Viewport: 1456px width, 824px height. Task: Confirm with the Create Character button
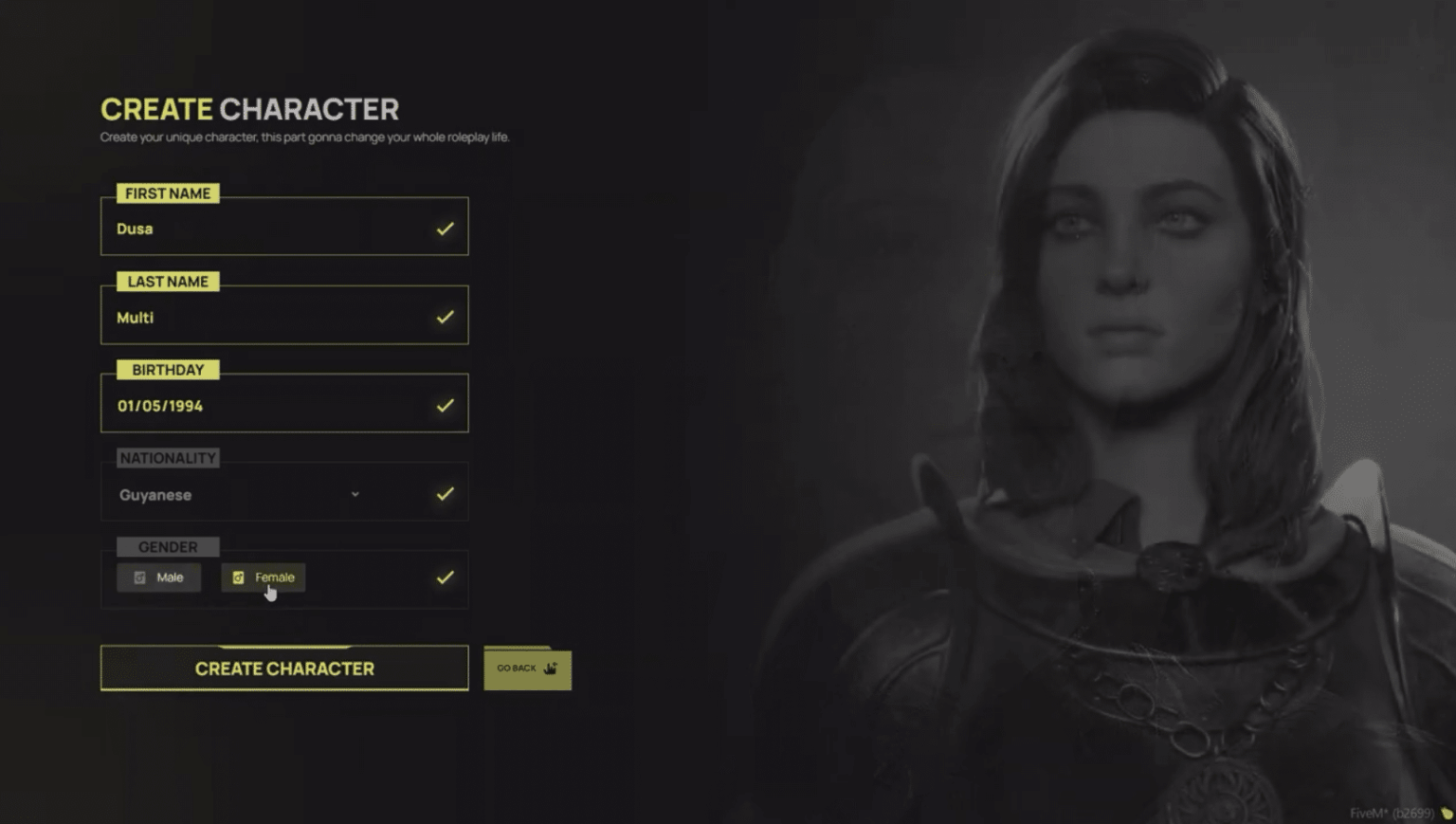(x=284, y=668)
